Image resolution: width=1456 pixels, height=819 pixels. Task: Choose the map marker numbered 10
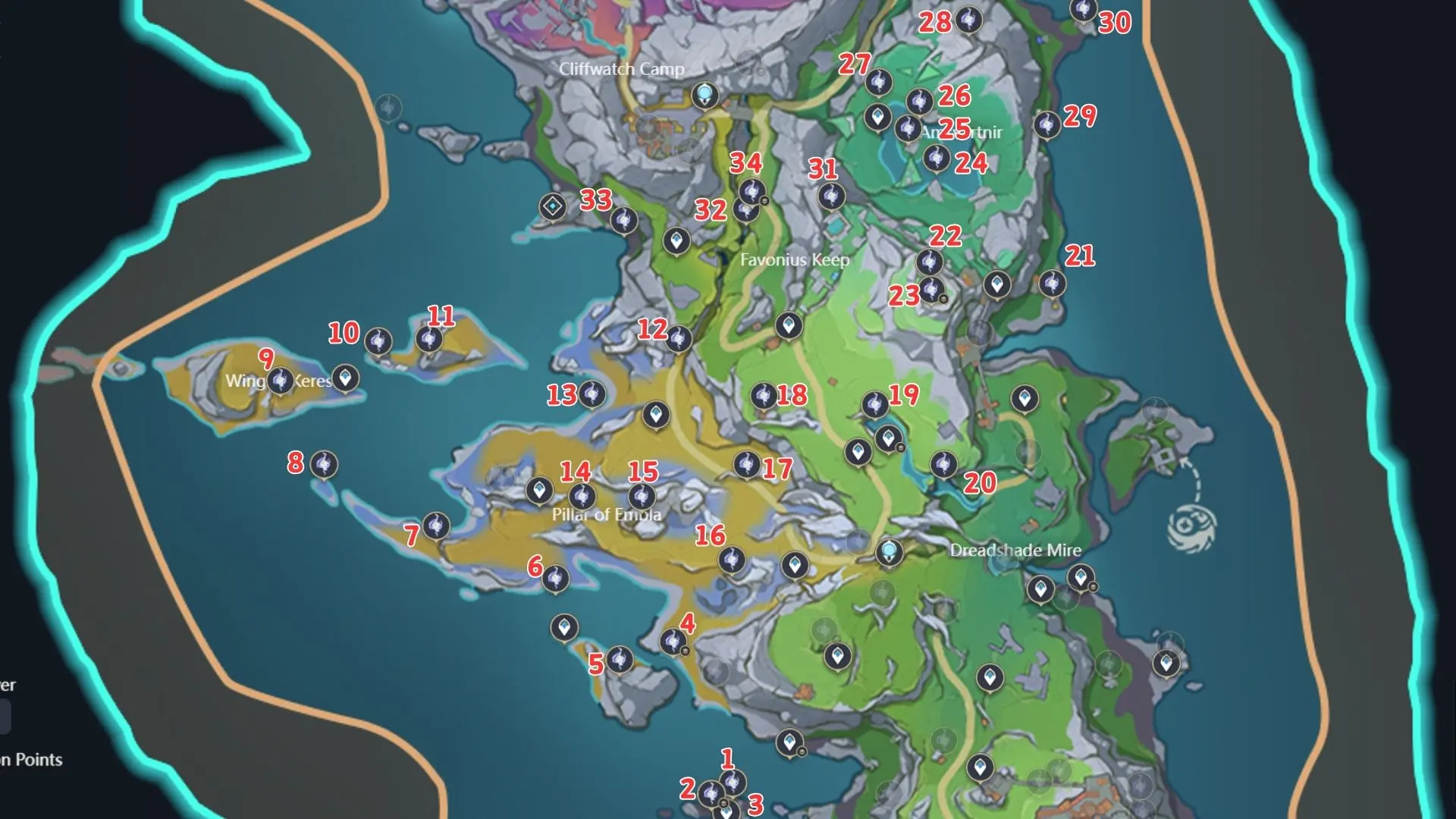click(378, 341)
